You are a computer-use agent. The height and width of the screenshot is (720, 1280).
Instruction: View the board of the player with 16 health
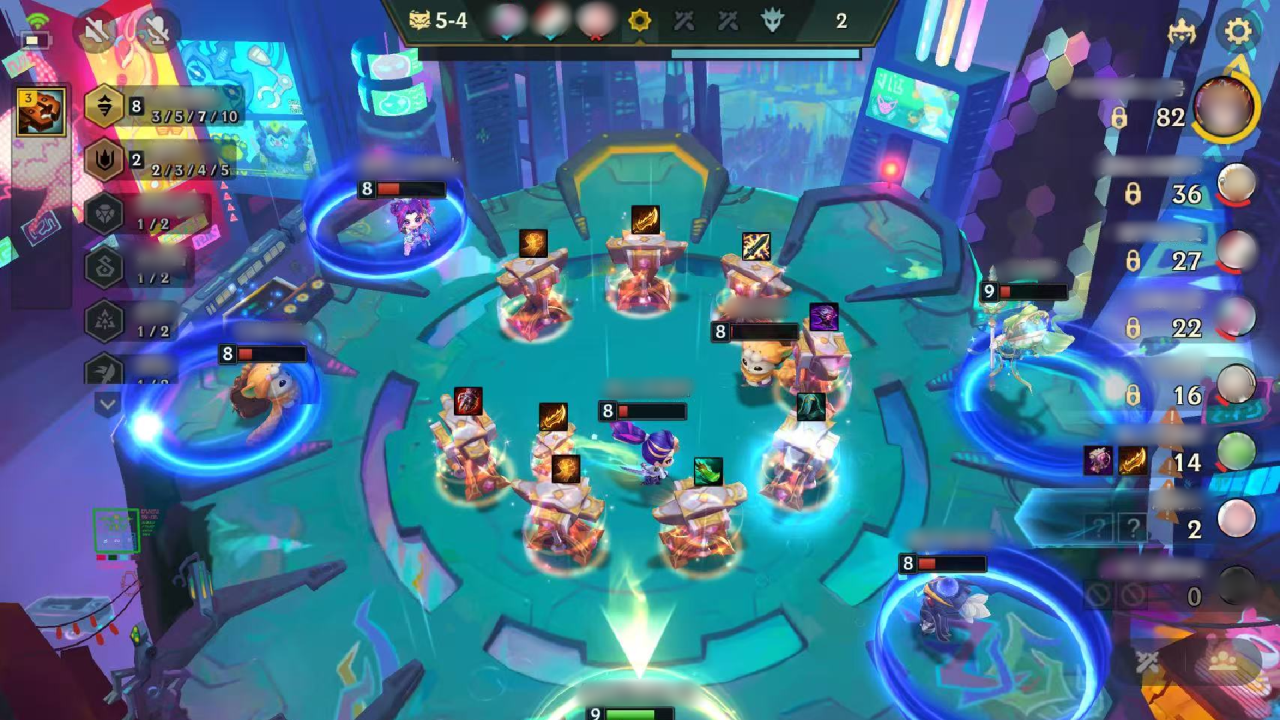[1237, 385]
